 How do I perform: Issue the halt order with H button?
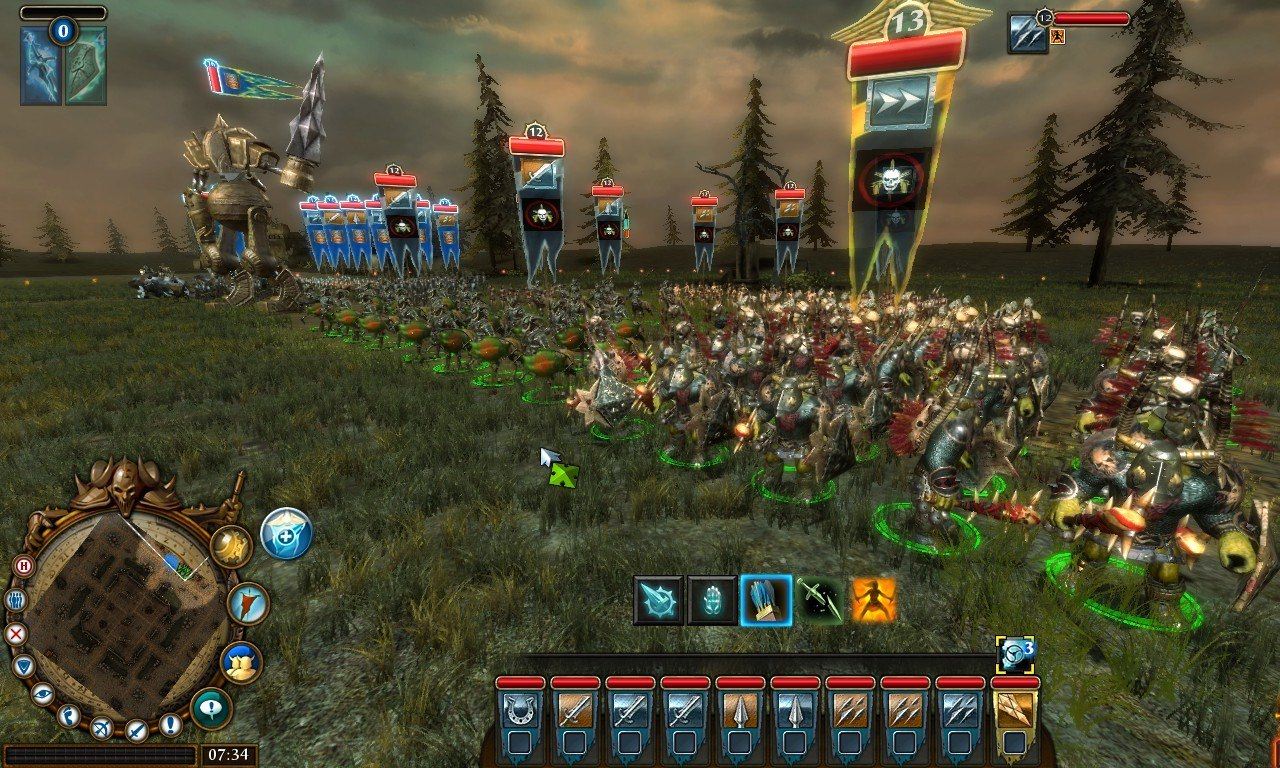[x=23, y=566]
